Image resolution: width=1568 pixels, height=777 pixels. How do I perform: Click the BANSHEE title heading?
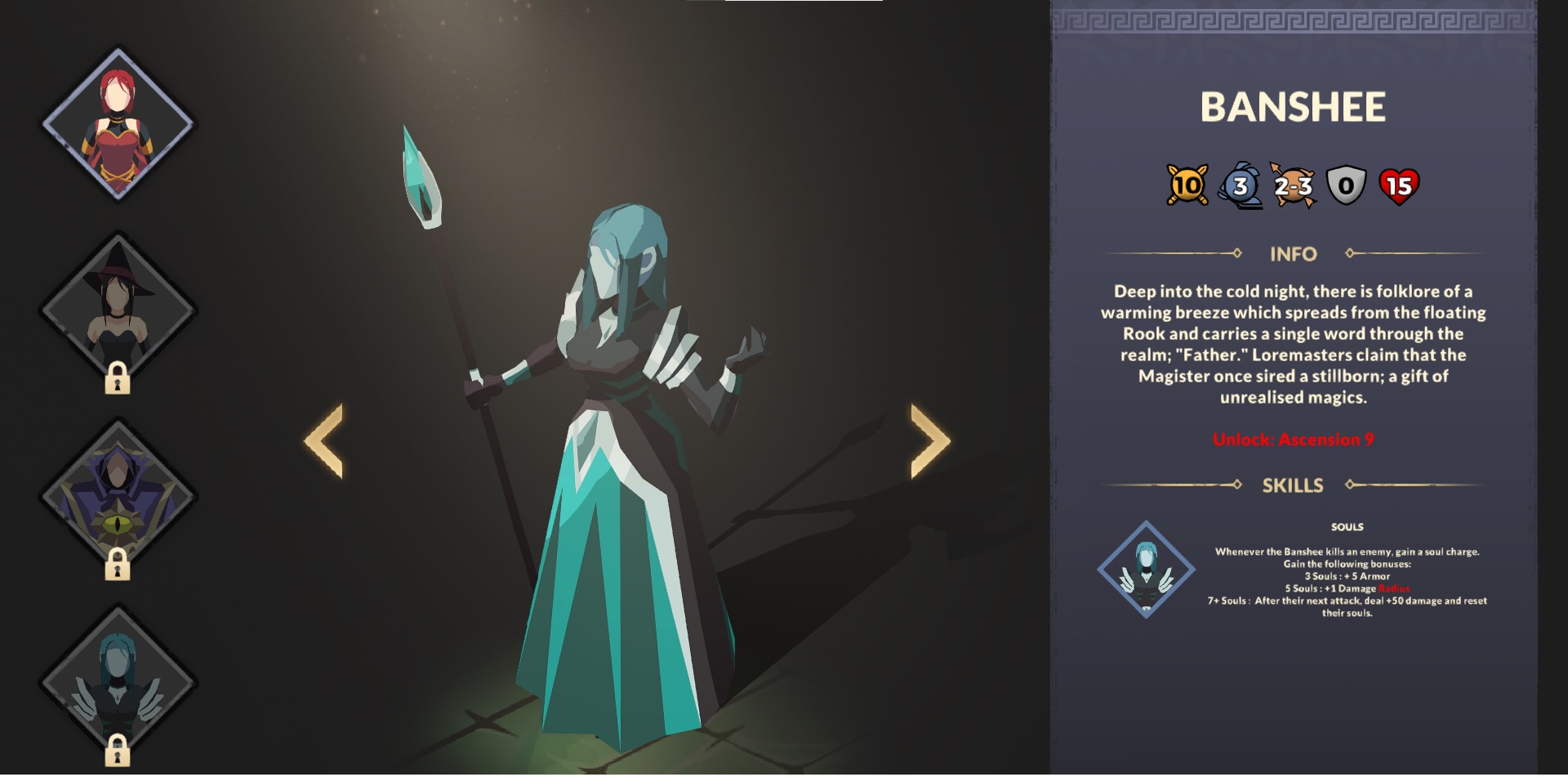1294,106
